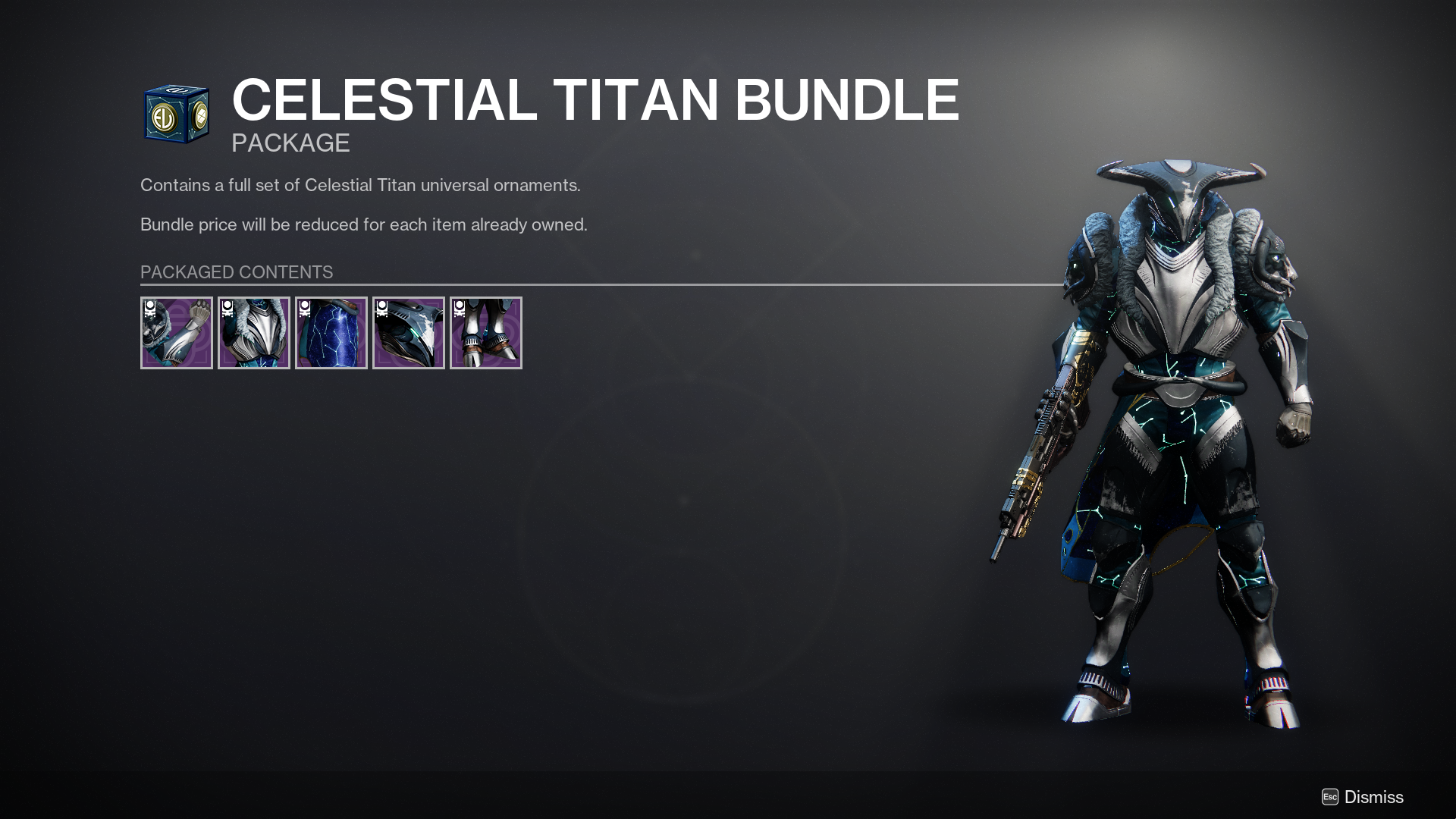
Task: Click the Silver marker on the helmet thumbnail
Action: (383, 309)
